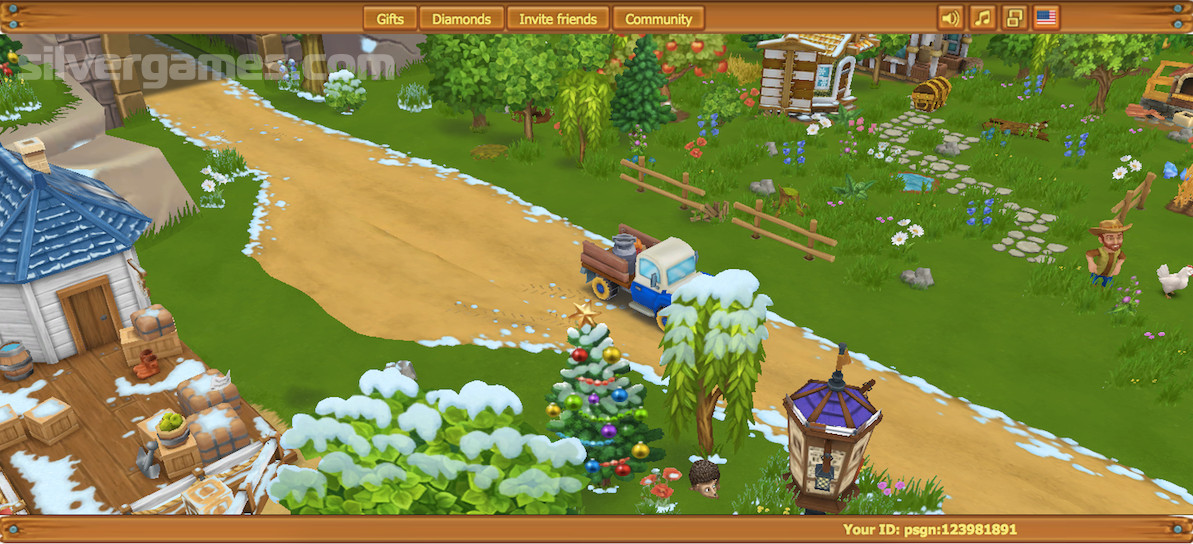Toggle the background music note icon
The image size is (1193, 544).
[982, 18]
